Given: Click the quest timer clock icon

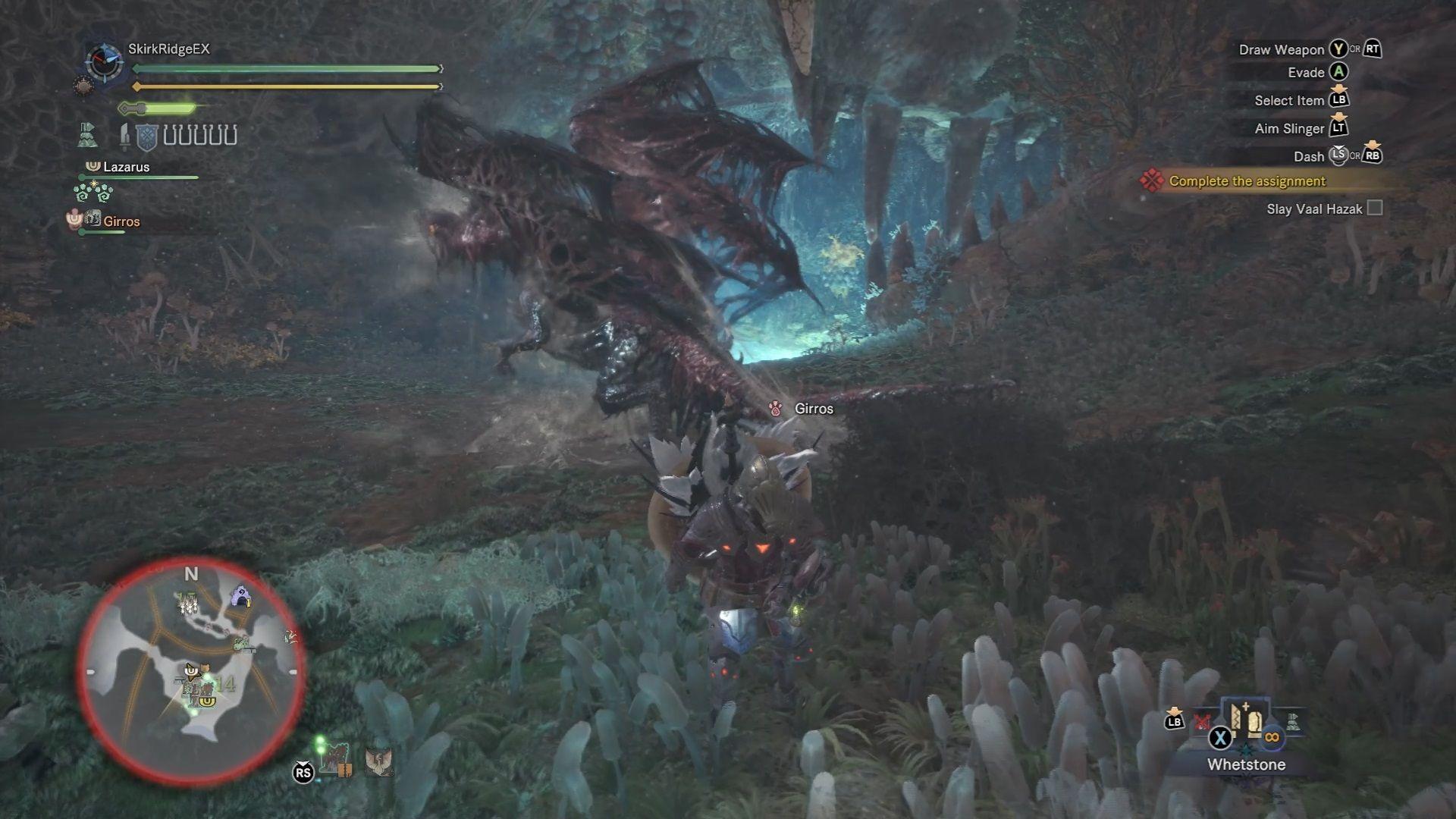Looking at the screenshot, I should coord(104,62).
